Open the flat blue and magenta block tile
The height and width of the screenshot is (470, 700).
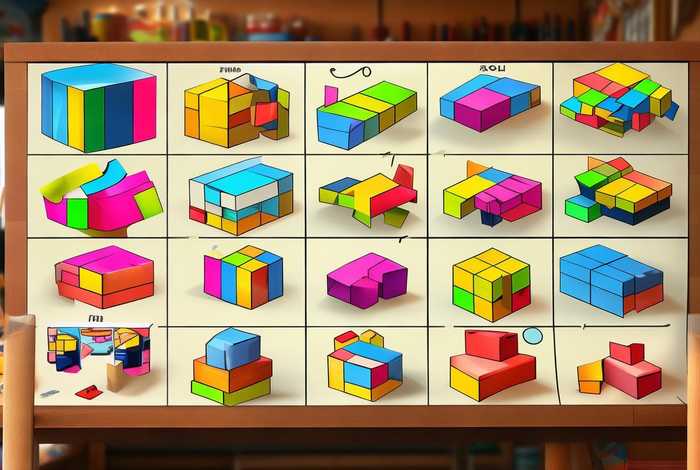(x=488, y=103)
